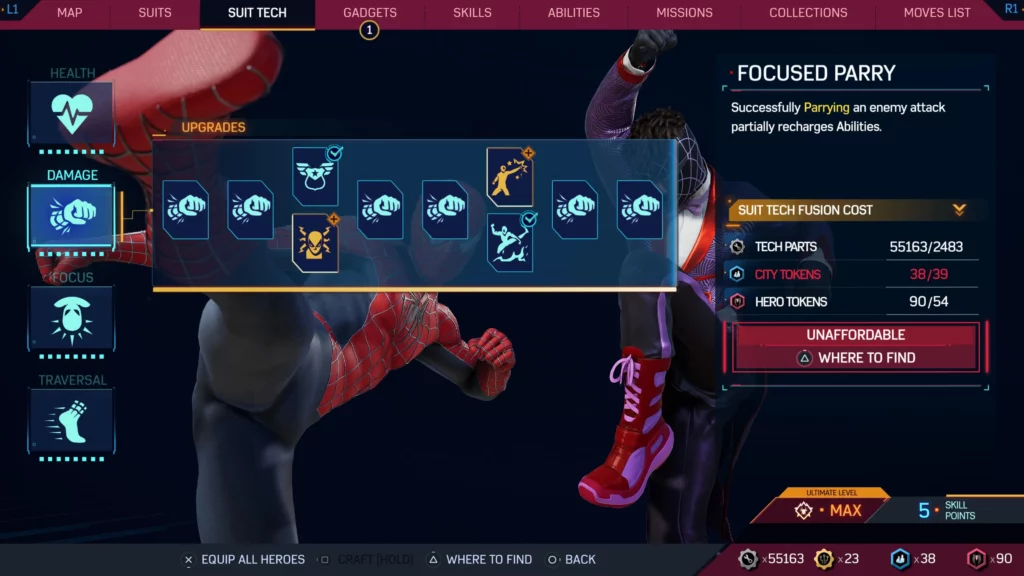Select the Suit Tech tab

point(257,13)
